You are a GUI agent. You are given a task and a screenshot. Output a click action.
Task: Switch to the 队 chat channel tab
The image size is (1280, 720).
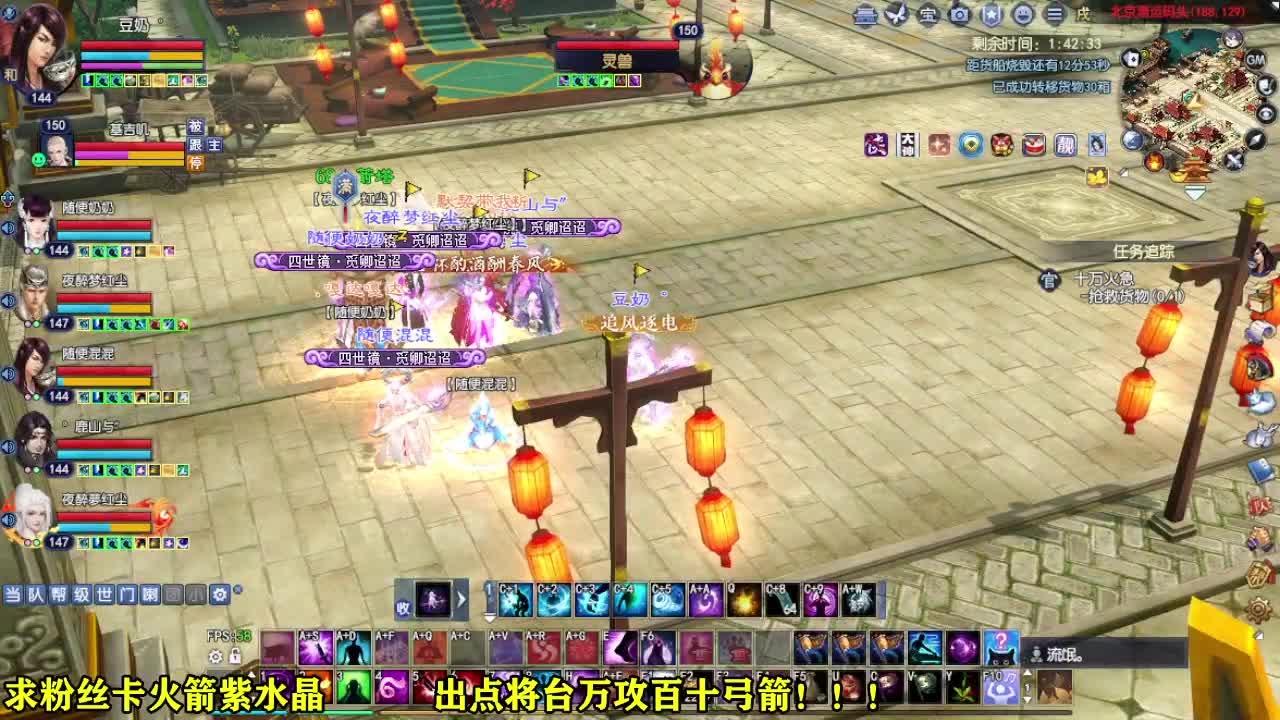point(37,594)
